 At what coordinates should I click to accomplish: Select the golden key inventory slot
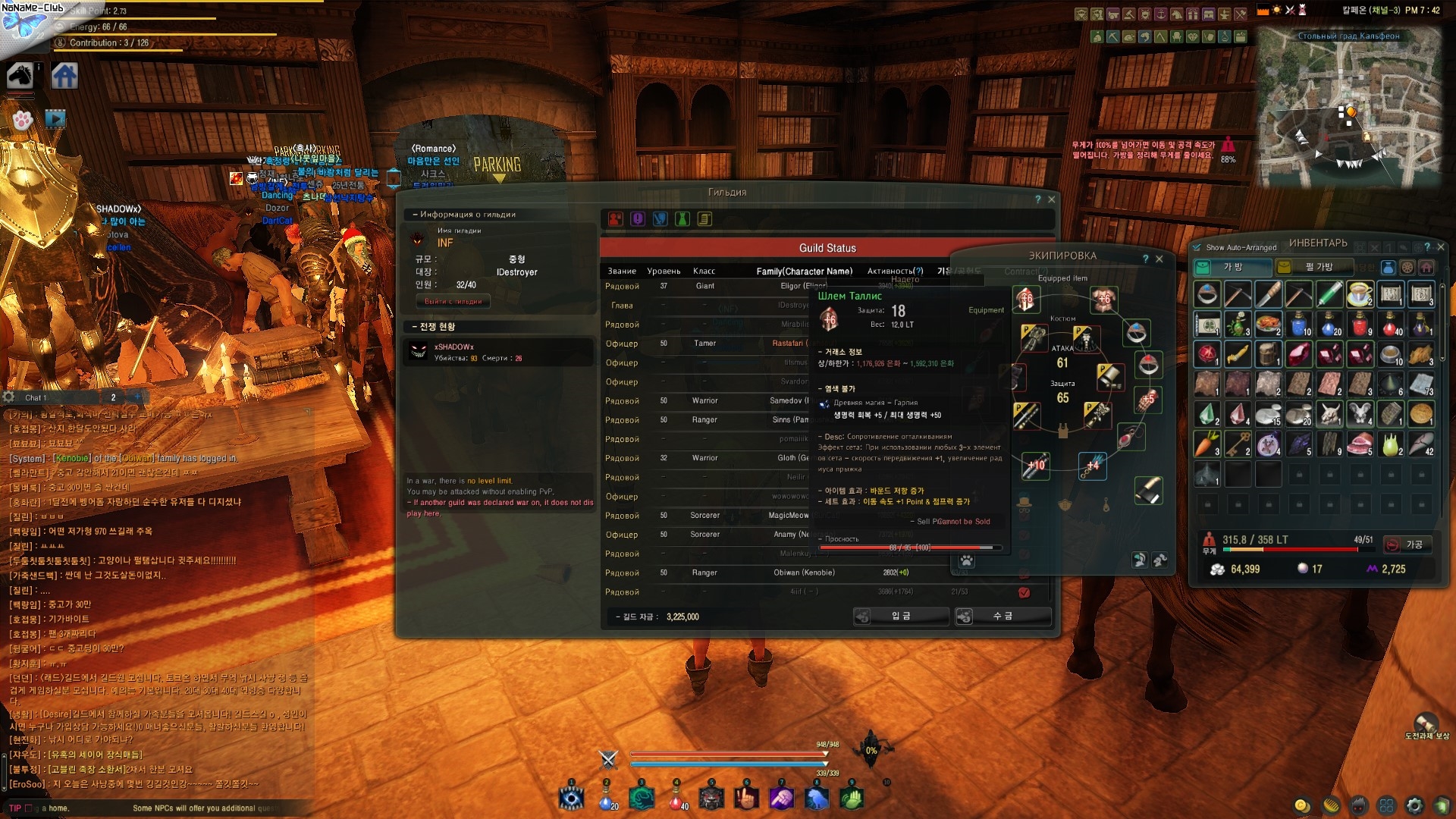[1238, 444]
